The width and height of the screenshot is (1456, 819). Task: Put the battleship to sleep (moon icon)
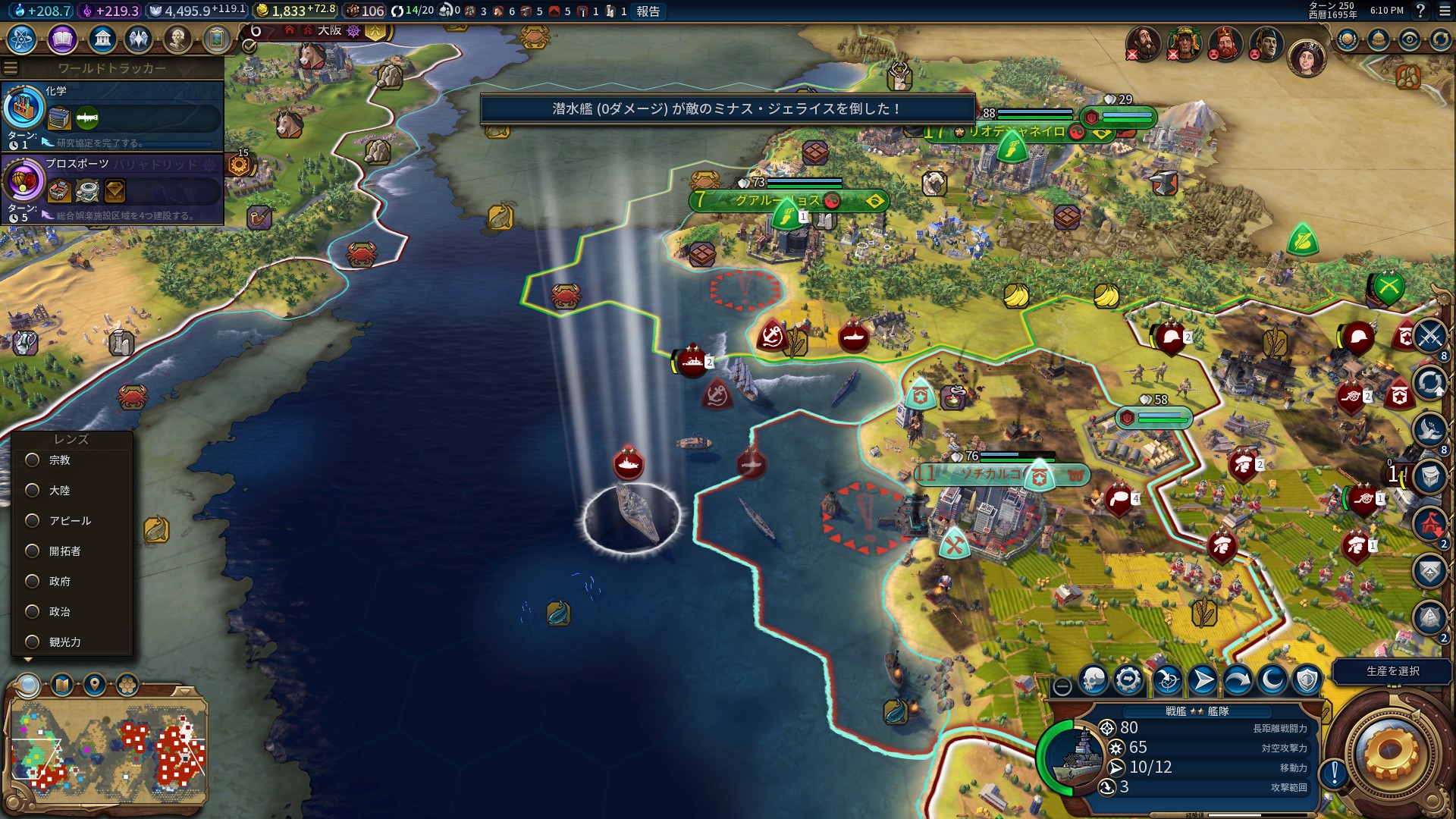click(x=1272, y=680)
